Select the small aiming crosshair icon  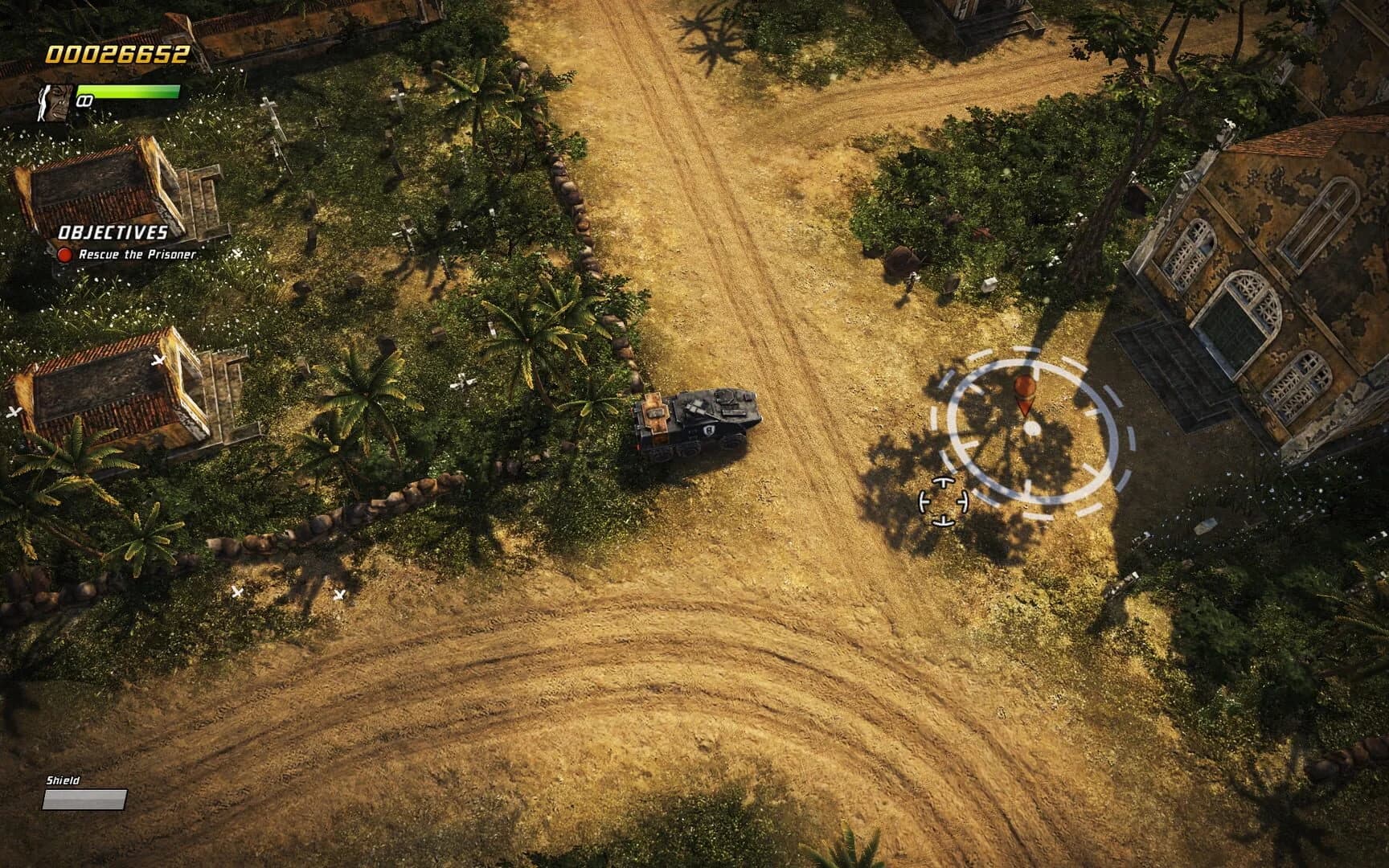click(942, 502)
